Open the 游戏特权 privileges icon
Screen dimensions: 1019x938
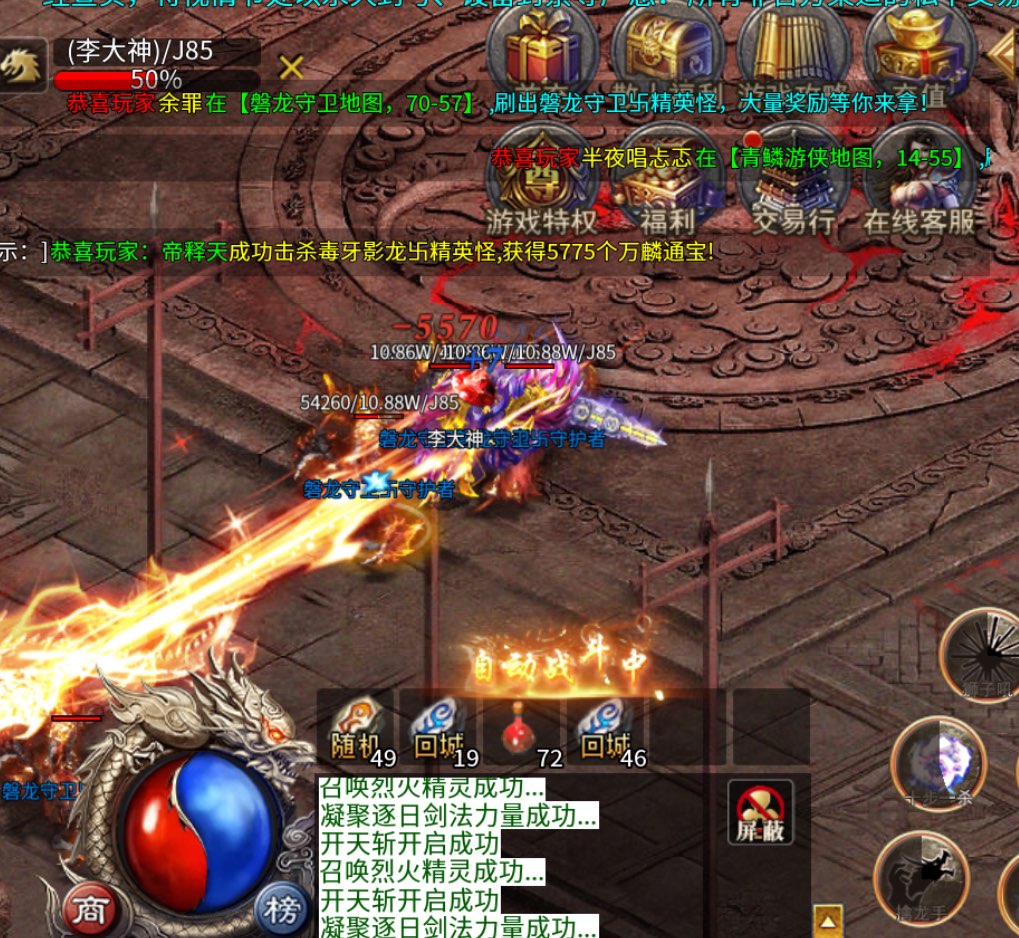(x=541, y=179)
